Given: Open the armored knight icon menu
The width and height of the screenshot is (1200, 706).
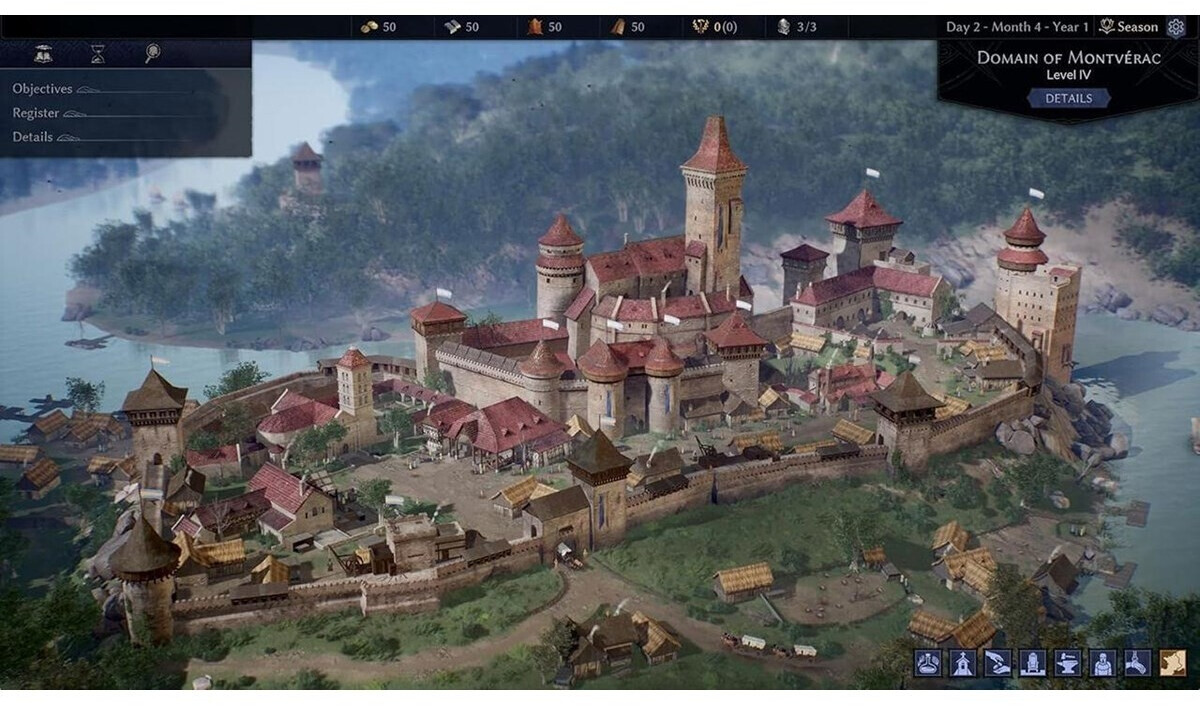Looking at the screenshot, I should (x=1103, y=663).
